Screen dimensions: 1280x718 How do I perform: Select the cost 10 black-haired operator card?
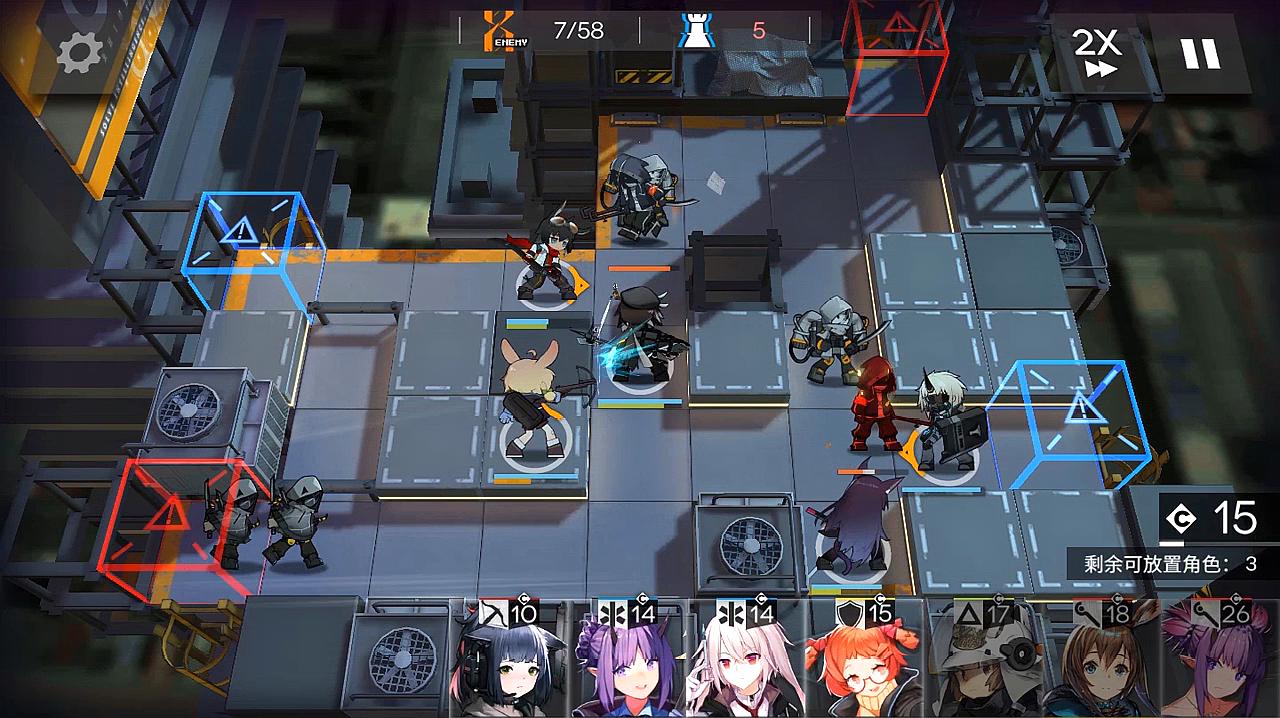509,660
